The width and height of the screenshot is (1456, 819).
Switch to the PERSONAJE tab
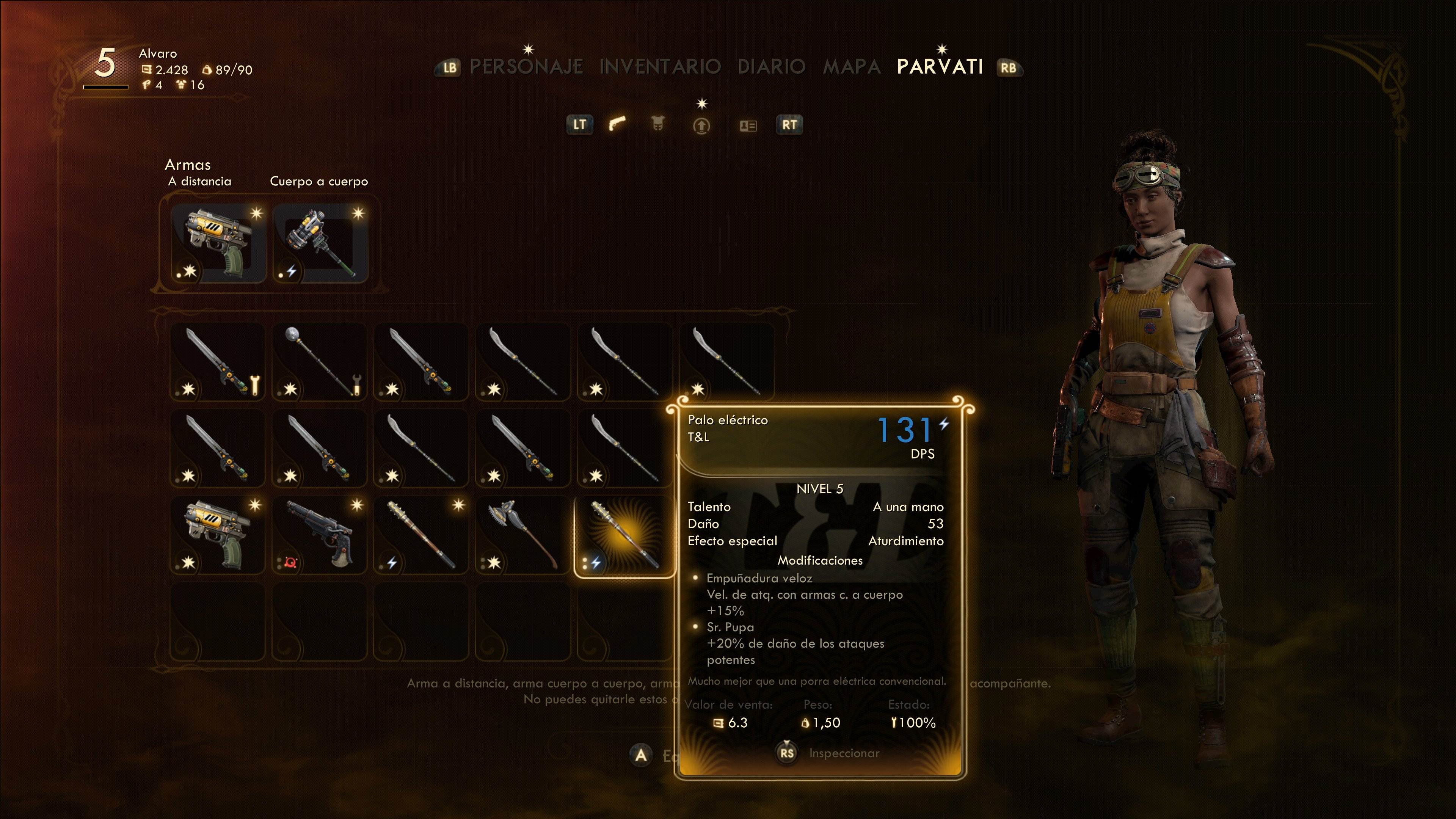[526, 67]
